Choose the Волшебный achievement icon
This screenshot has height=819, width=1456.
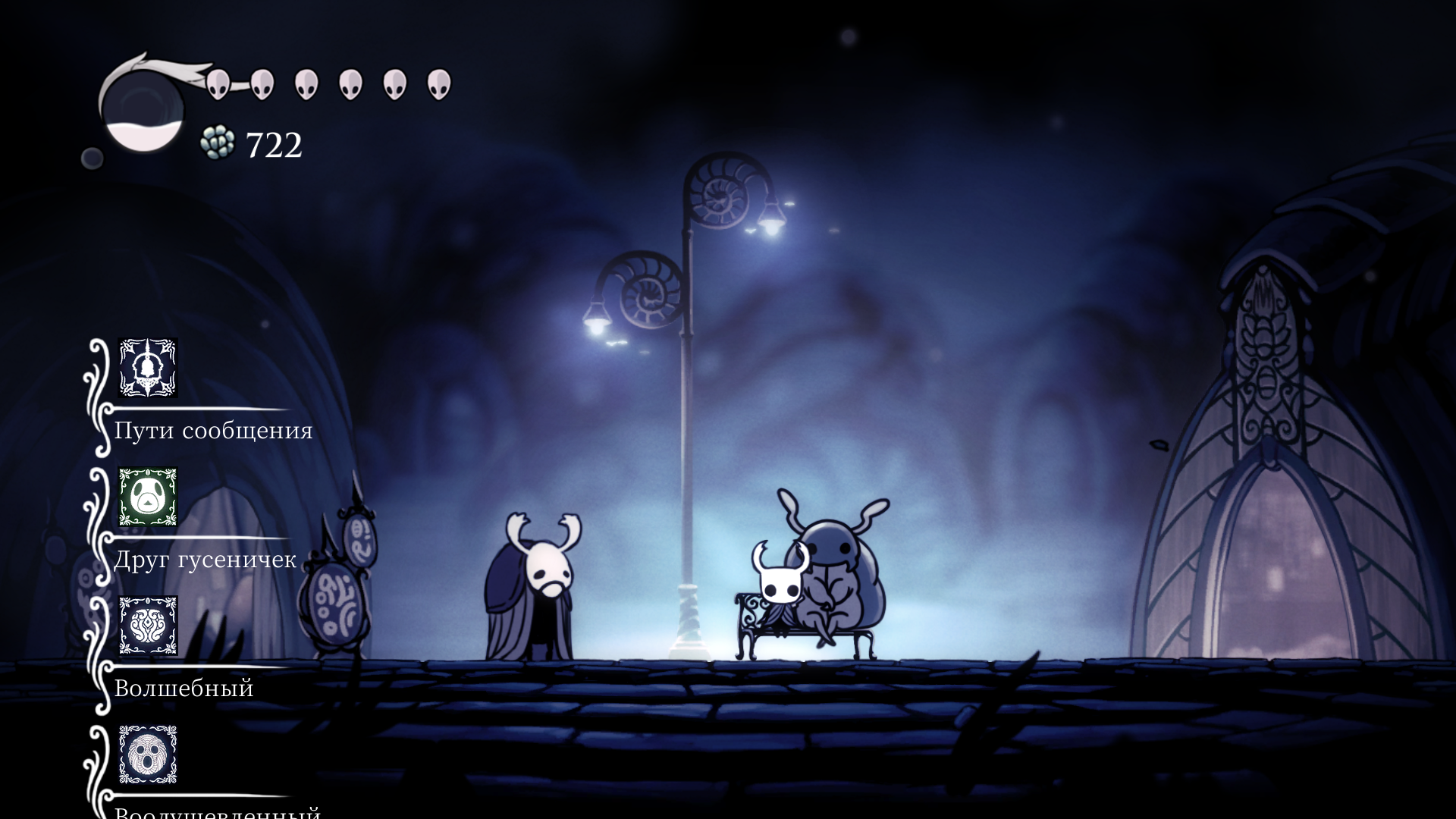pos(148,626)
